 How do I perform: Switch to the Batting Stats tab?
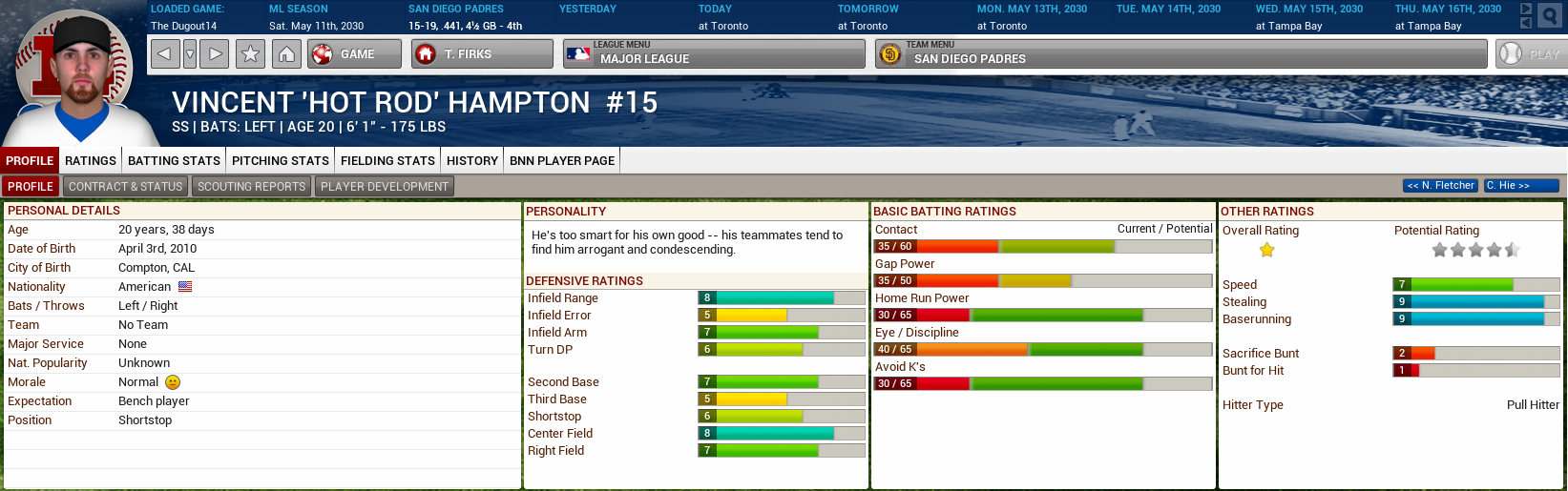click(175, 161)
